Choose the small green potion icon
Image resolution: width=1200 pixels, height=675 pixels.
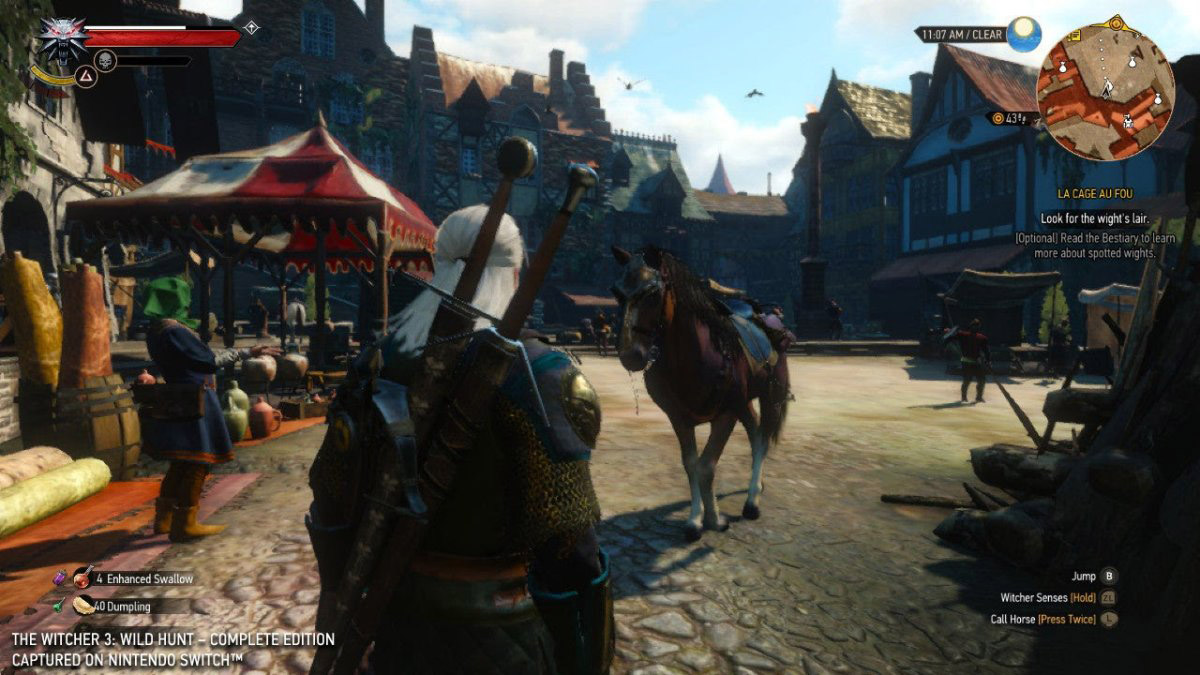click(58, 606)
